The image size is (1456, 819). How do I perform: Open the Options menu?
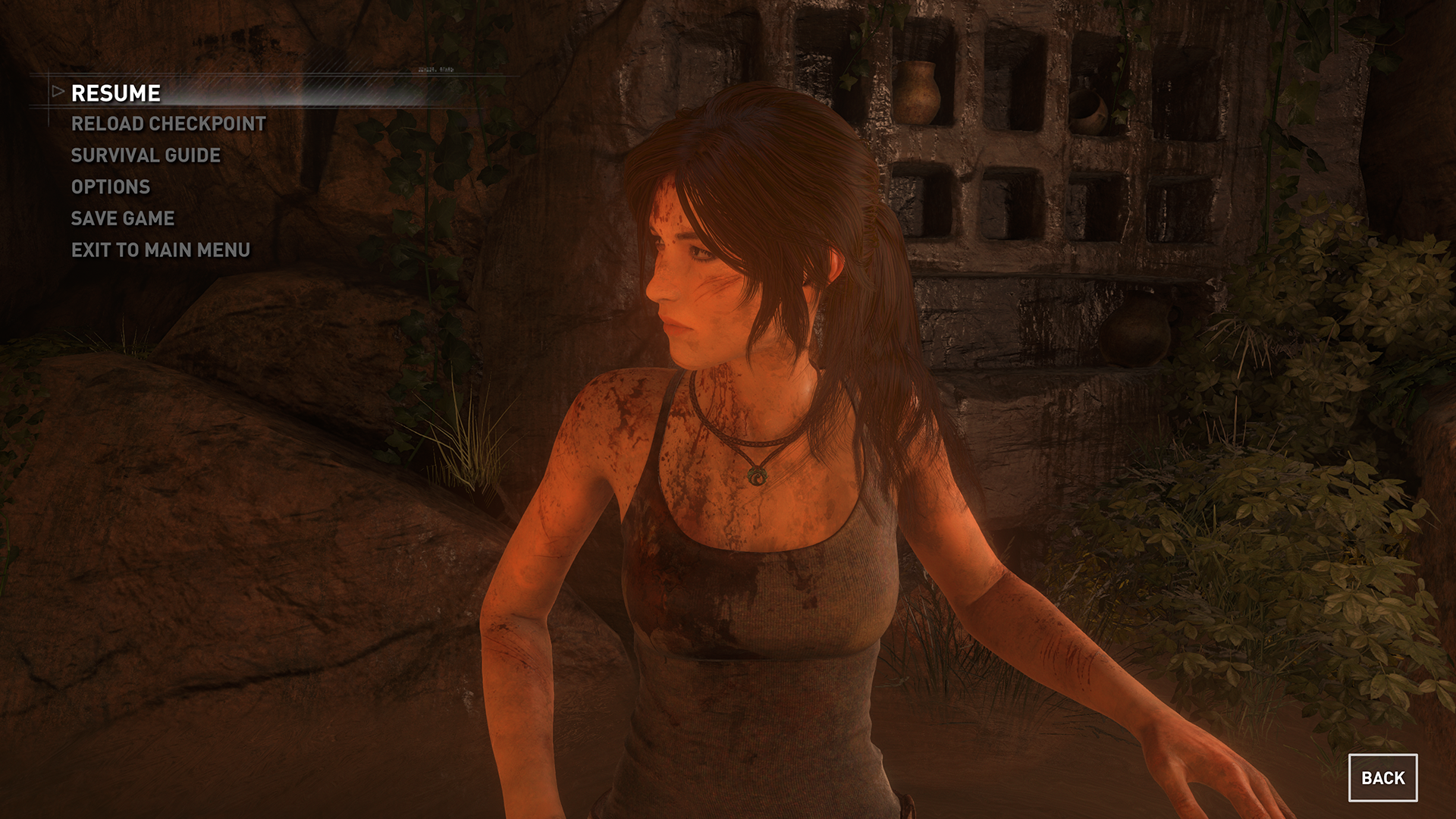click(x=111, y=187)
